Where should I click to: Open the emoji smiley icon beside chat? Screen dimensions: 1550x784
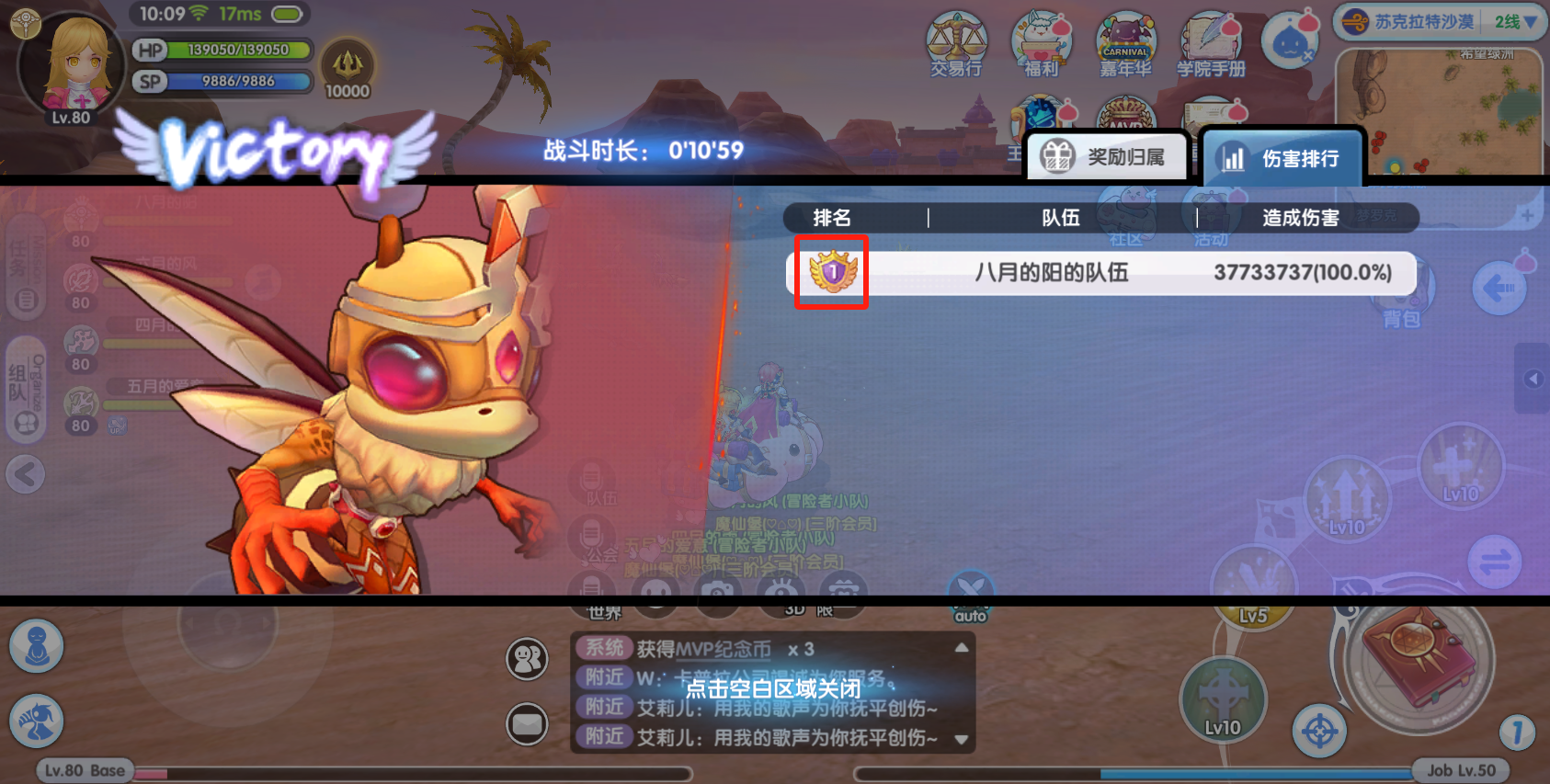(656, 595)
